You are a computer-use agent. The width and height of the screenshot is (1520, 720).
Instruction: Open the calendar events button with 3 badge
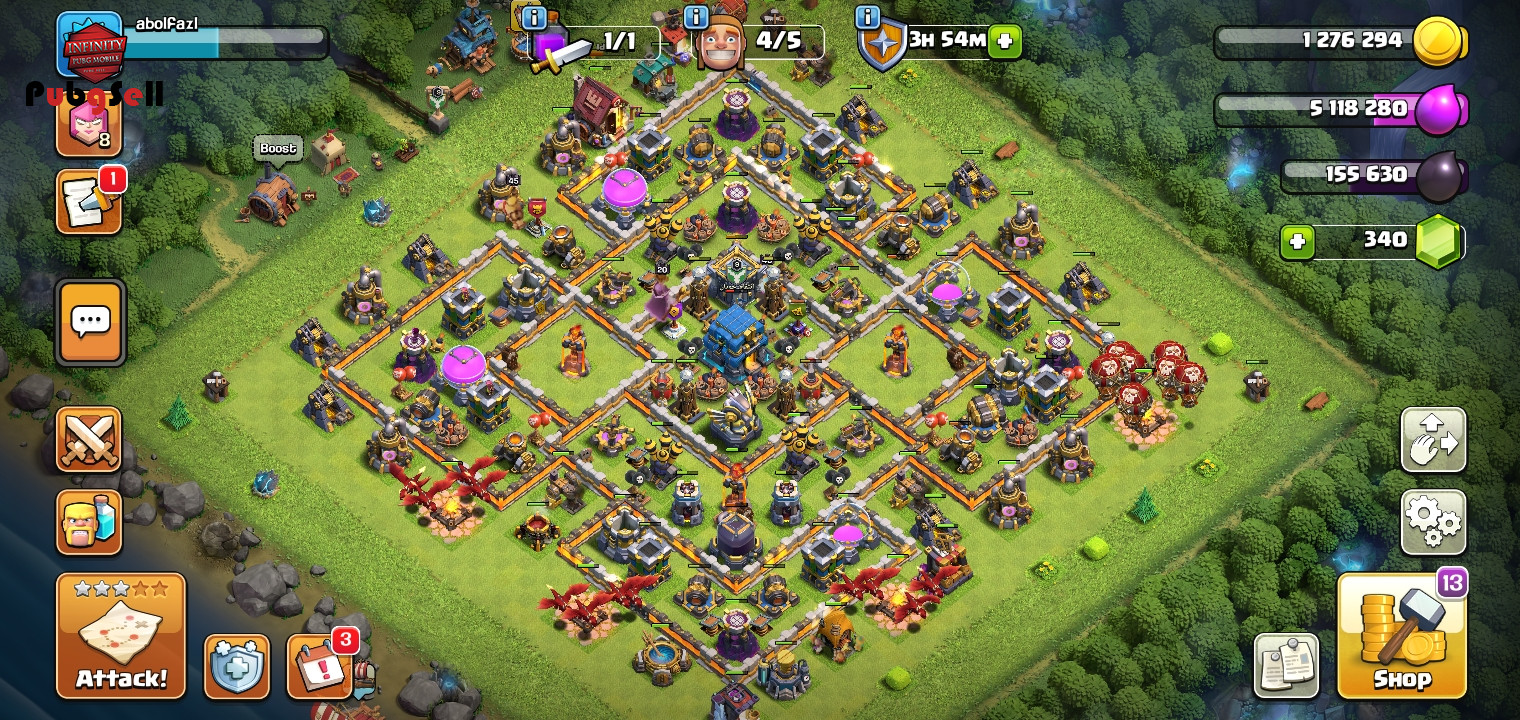pos(320,666)
